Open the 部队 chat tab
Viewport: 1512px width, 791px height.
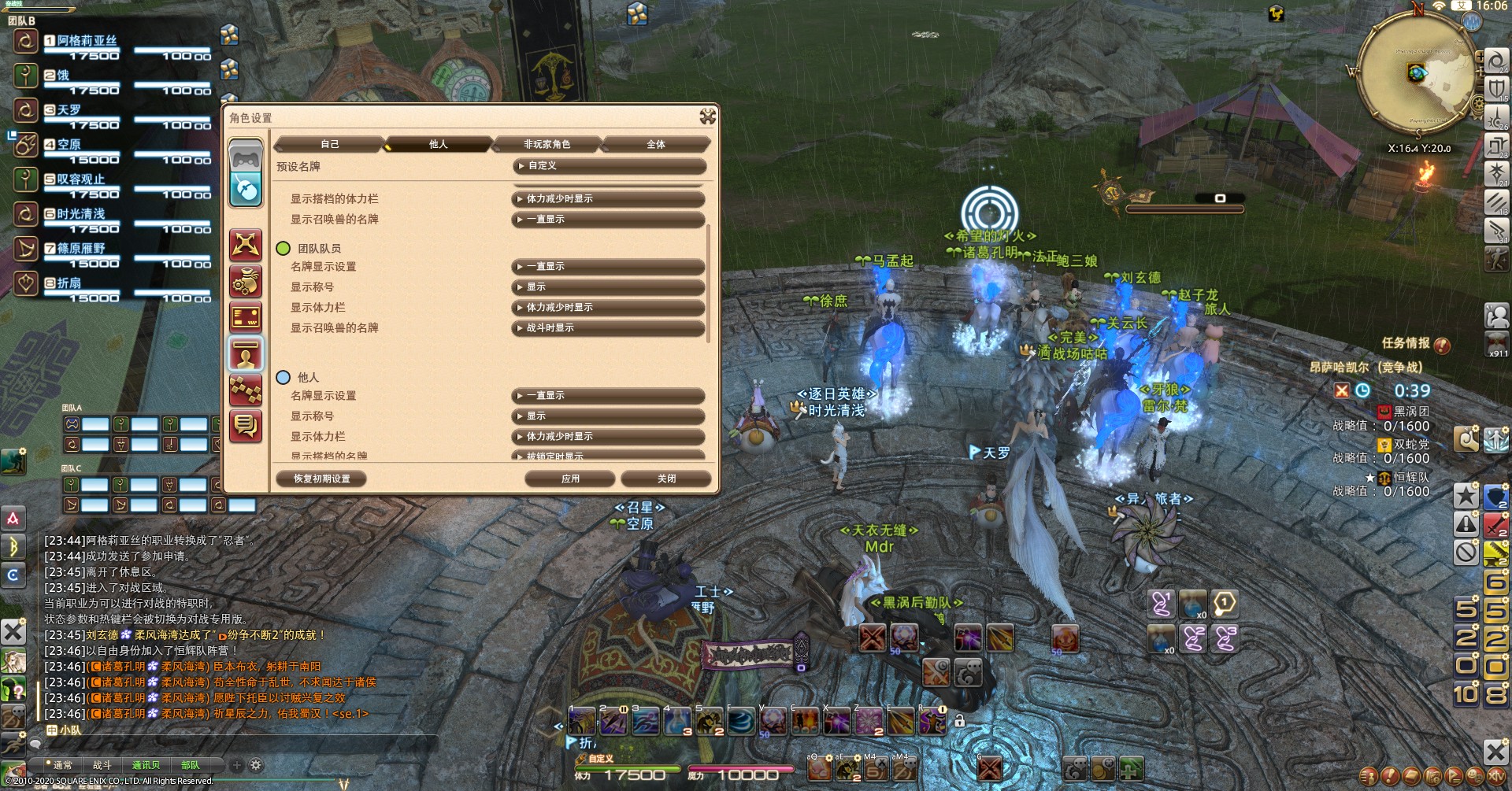(190, 765)
